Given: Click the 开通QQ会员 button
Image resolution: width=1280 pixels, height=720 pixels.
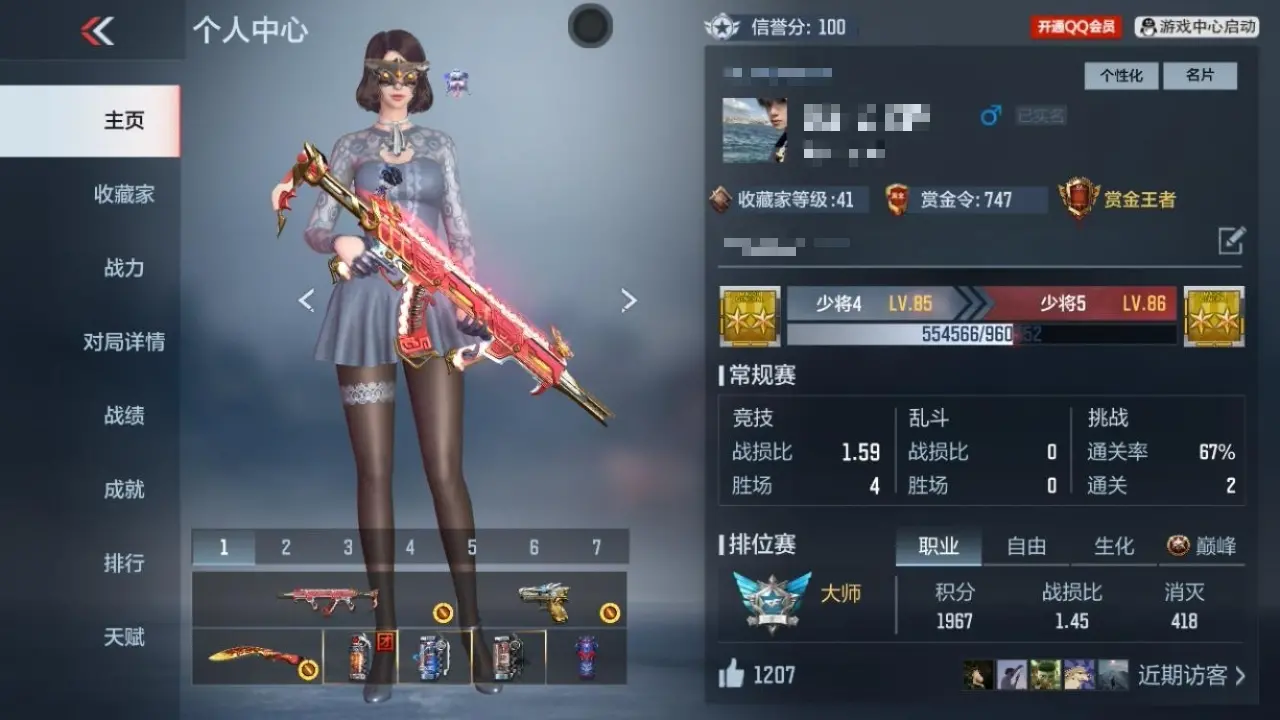Looking at the screenshot, I should click(x=1076, y=27).
